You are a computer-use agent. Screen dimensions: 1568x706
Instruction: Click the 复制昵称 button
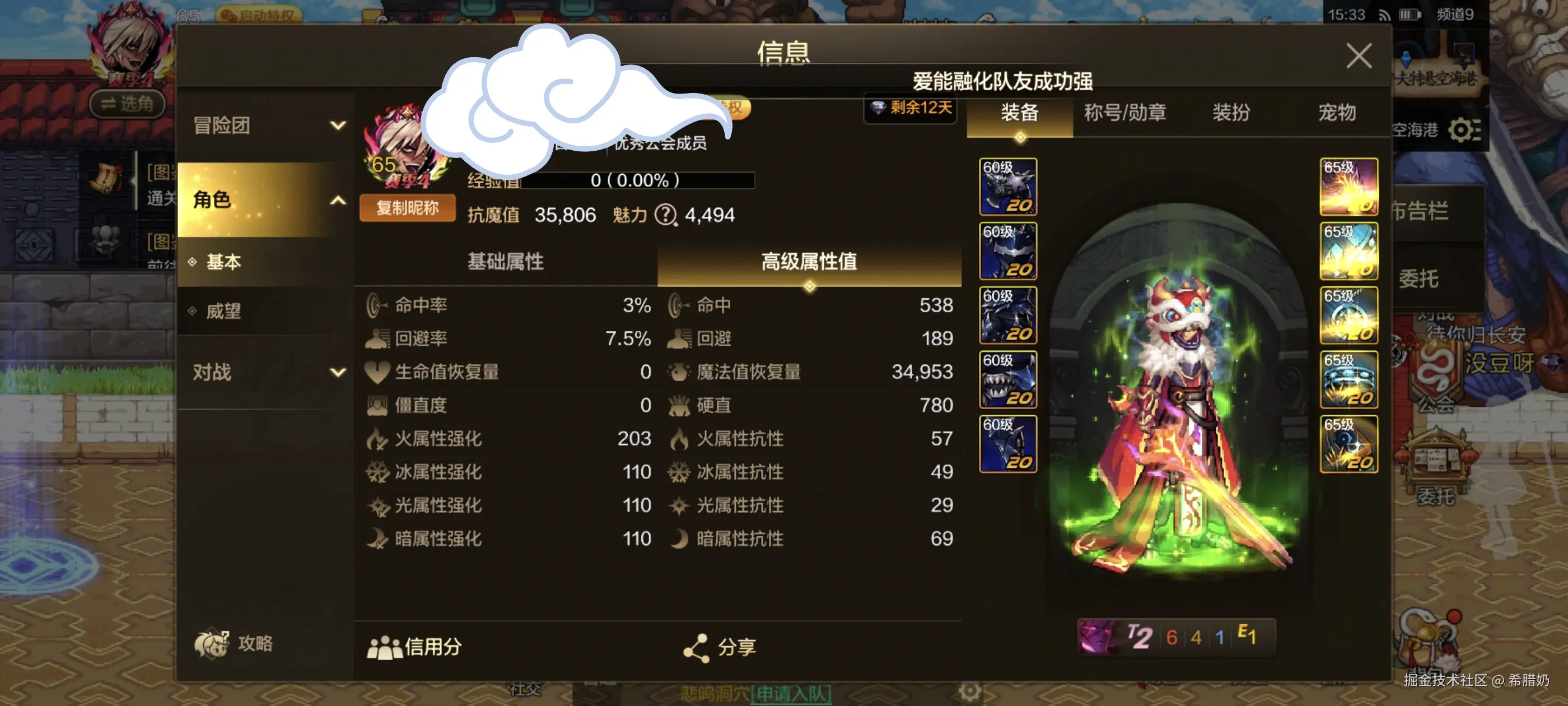[407, 208]
